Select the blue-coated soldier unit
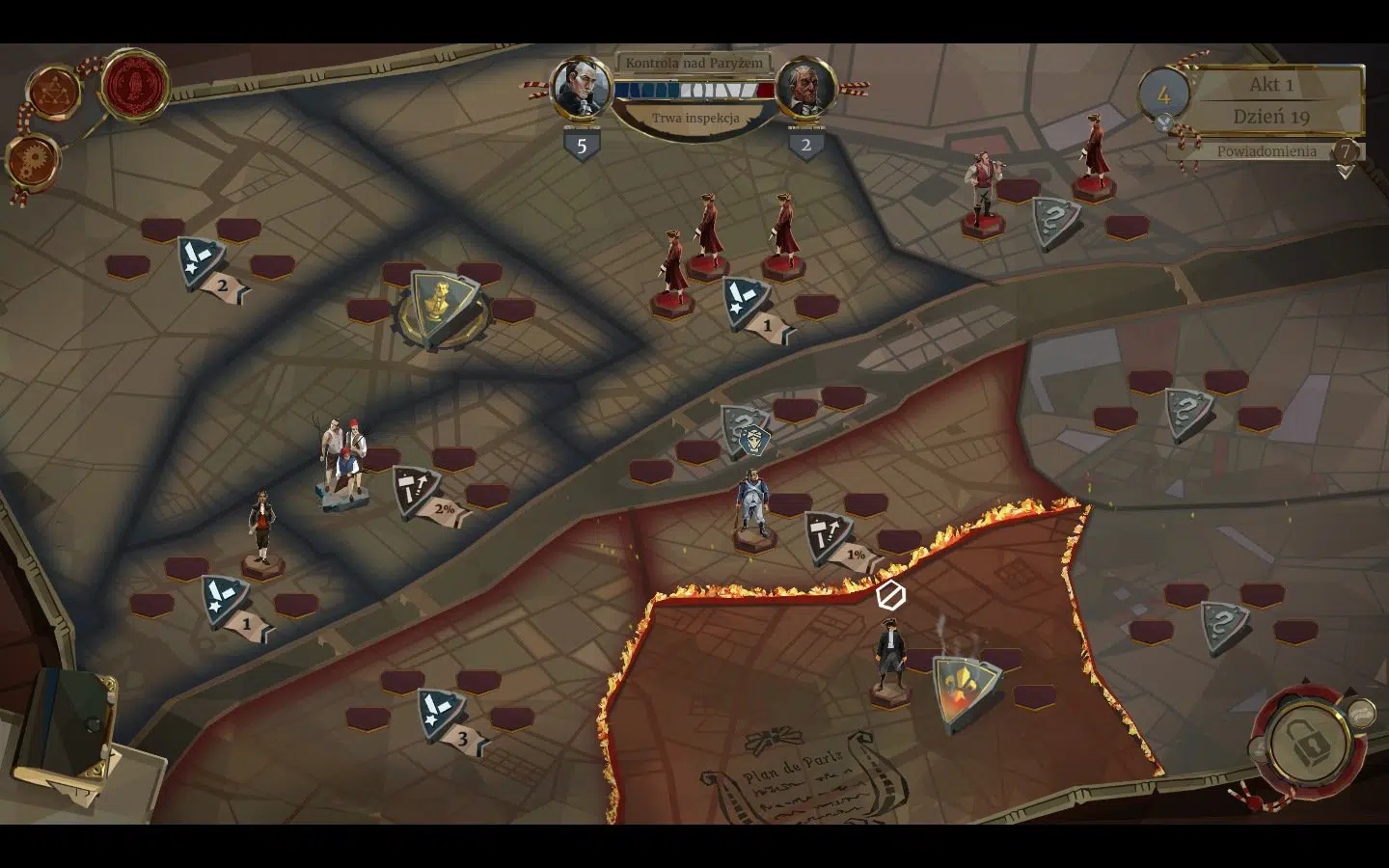 pyautogui.click(x=750, y=504)
